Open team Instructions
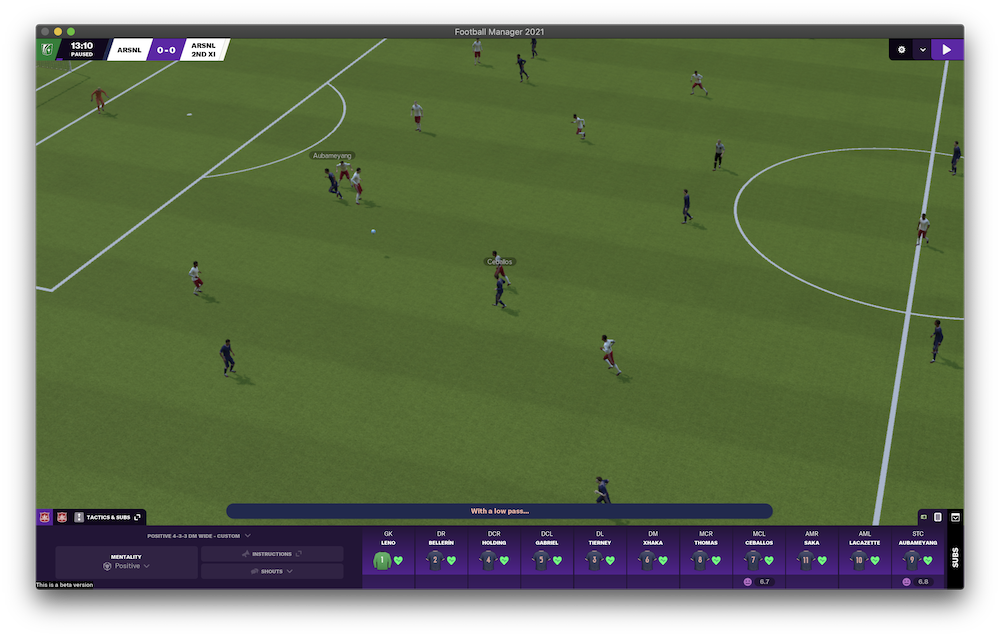The image size is (1000, 637). point(272,553)
